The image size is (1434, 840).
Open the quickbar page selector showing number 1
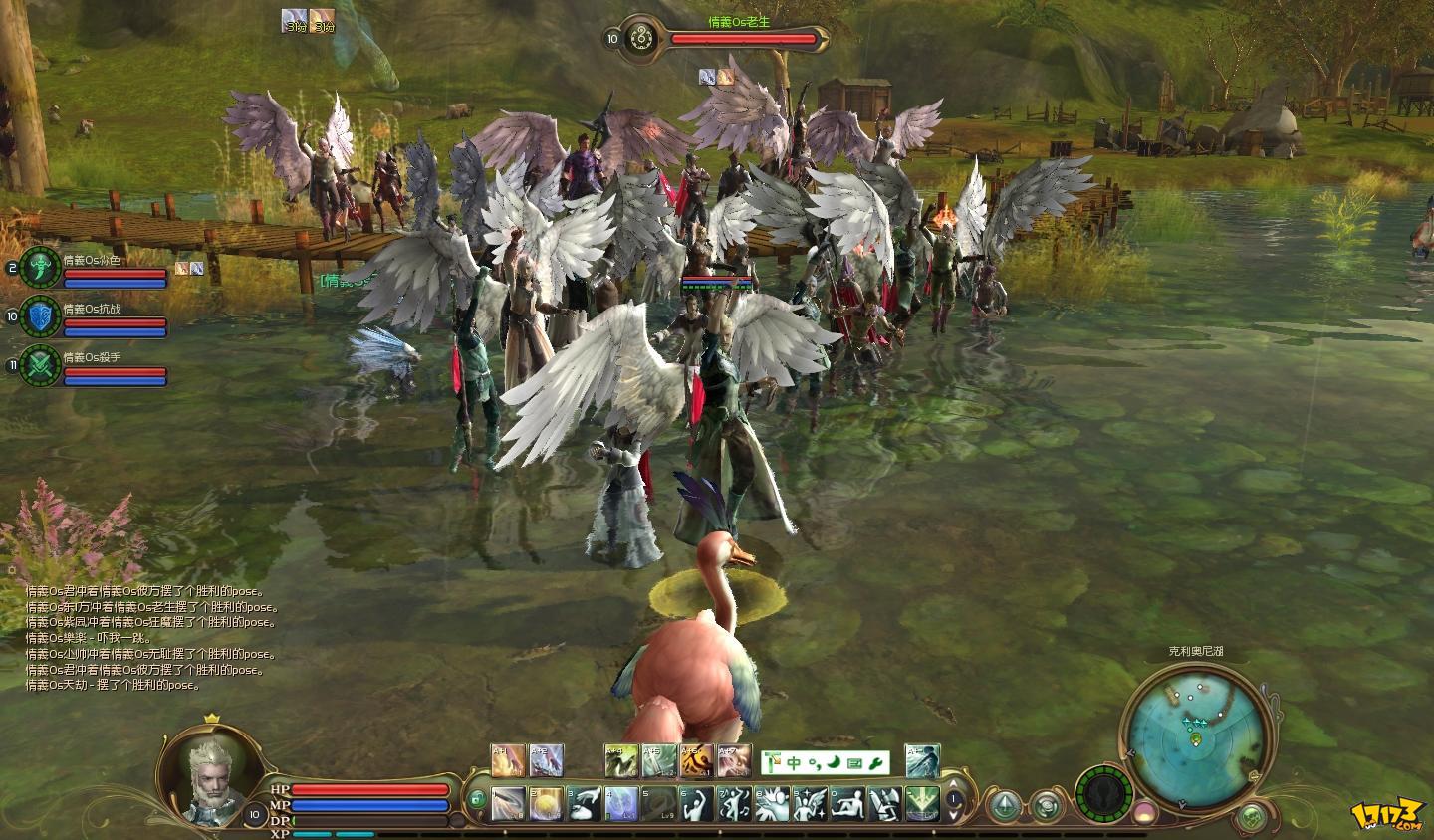pyautogui.click(x=953, y=798)
